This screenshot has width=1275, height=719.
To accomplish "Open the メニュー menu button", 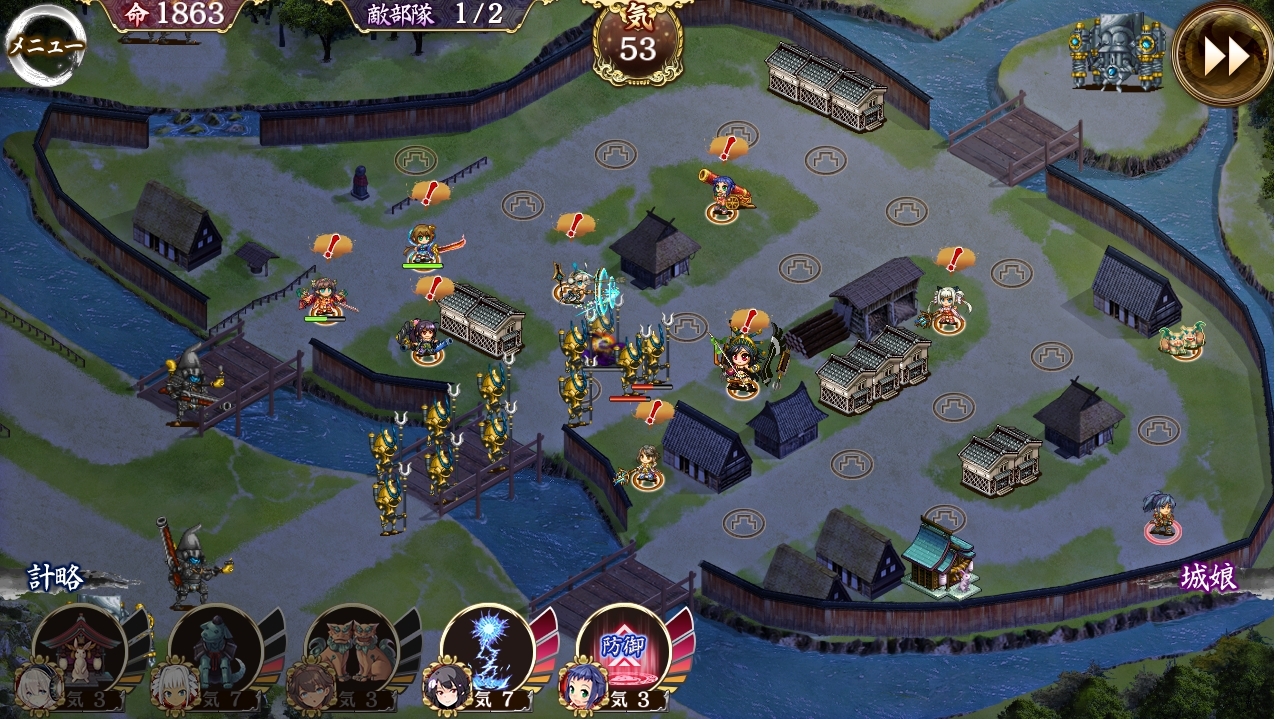I will 44,45.
